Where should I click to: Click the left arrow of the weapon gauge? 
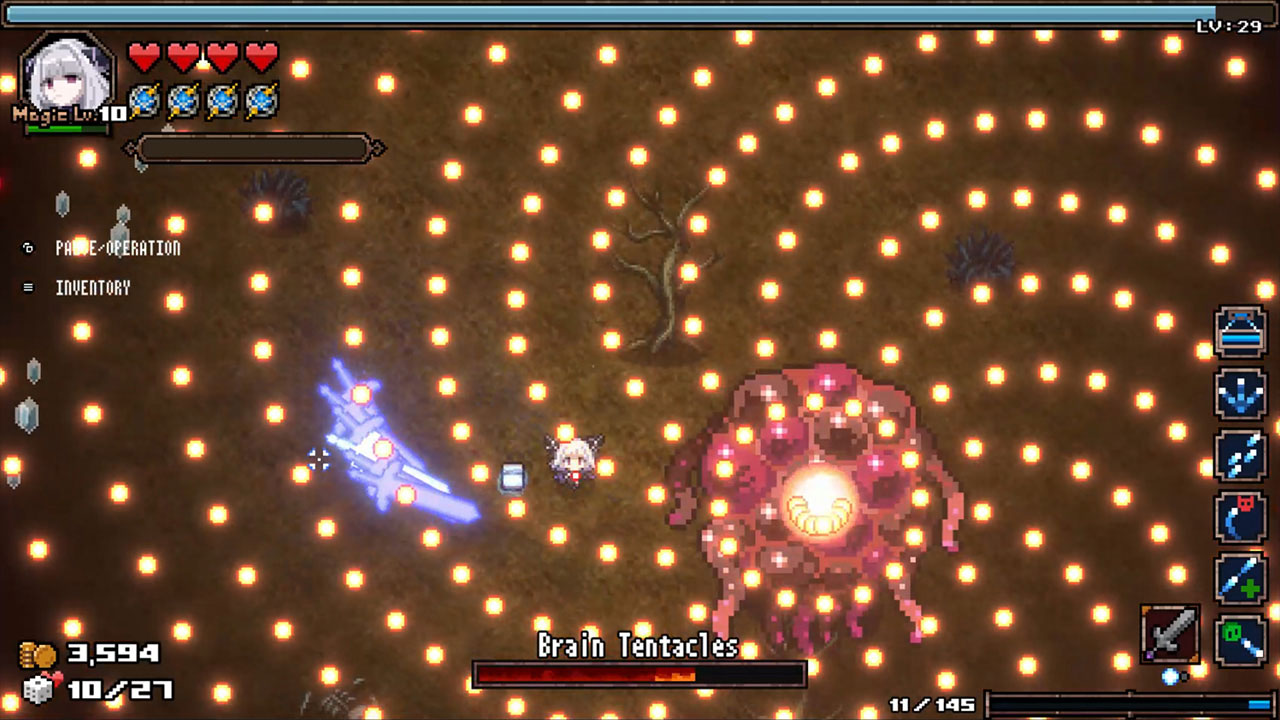pos(131,148)
